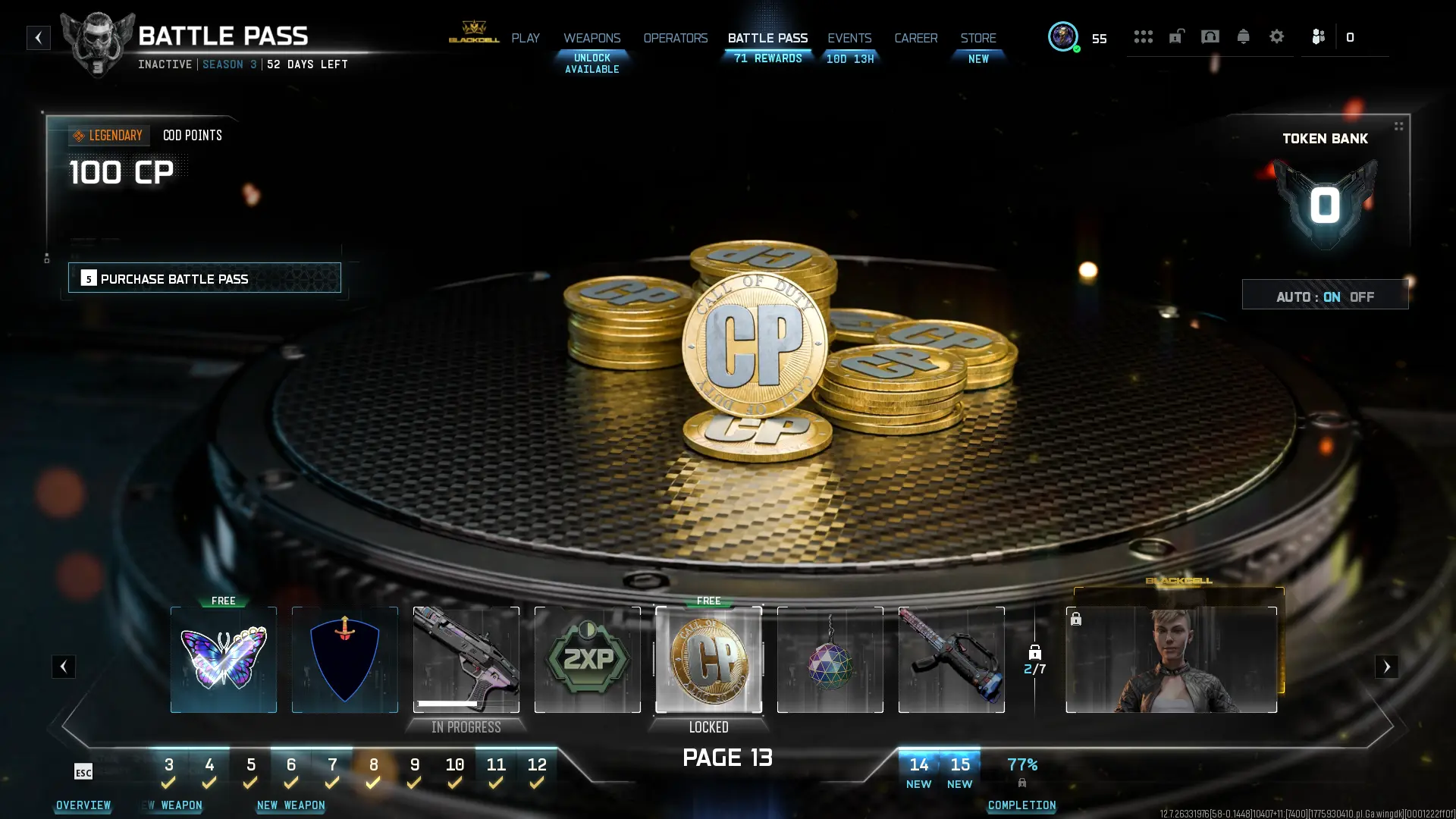Select the blue shield emblem reward
Image resolution: width=1456 pixels, height=819 pixels.
tap(345, 659)
